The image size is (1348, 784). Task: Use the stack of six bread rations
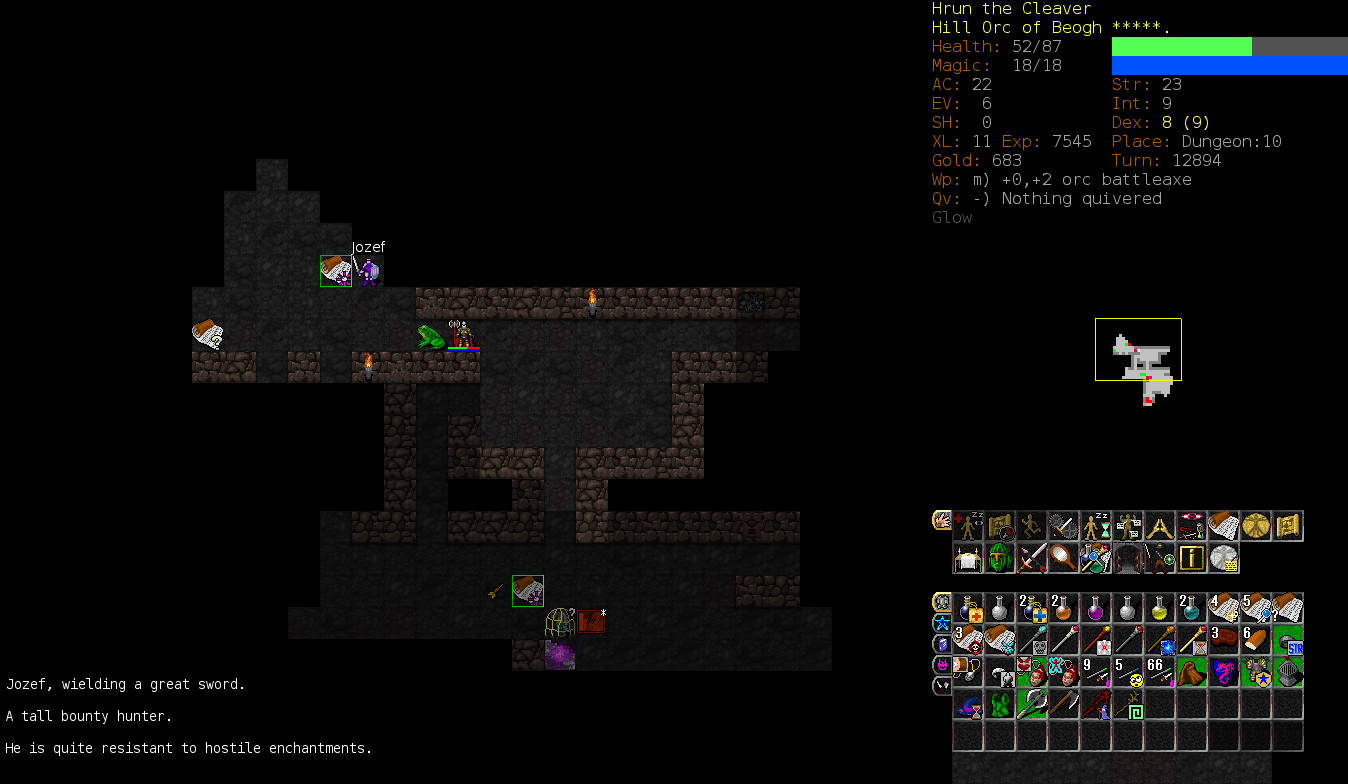(1256, 640)
